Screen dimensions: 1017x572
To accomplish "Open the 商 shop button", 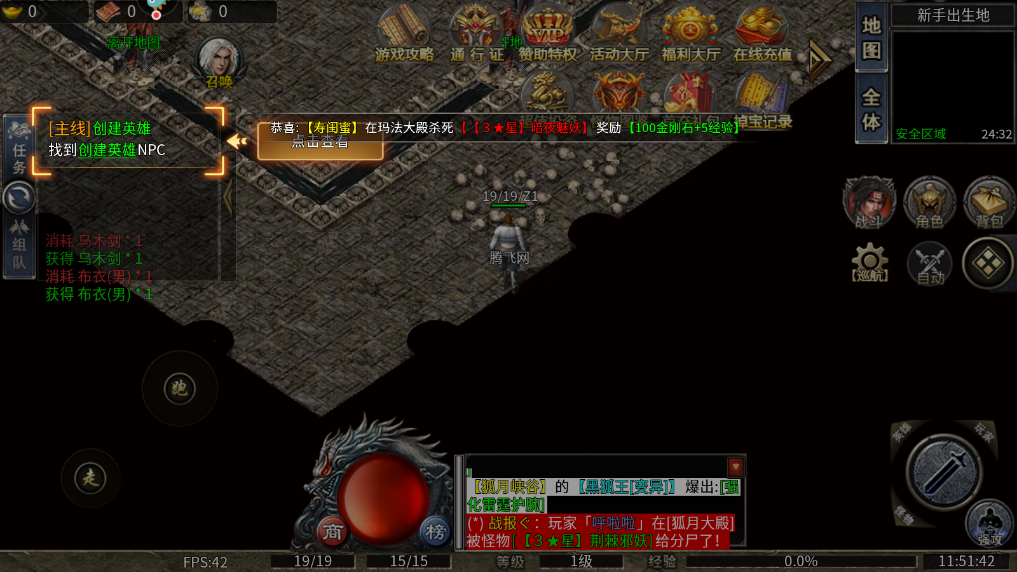I will click(x=333, y=532).
